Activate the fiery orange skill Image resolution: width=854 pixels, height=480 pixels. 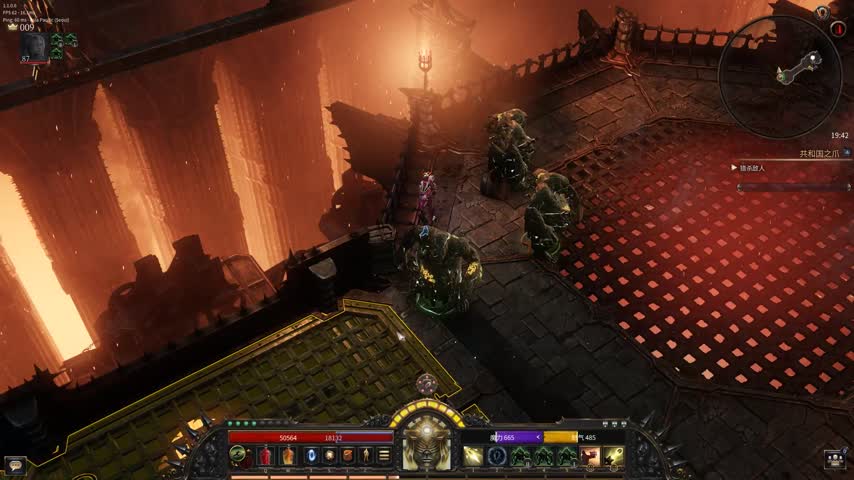(x=590, y=456)
